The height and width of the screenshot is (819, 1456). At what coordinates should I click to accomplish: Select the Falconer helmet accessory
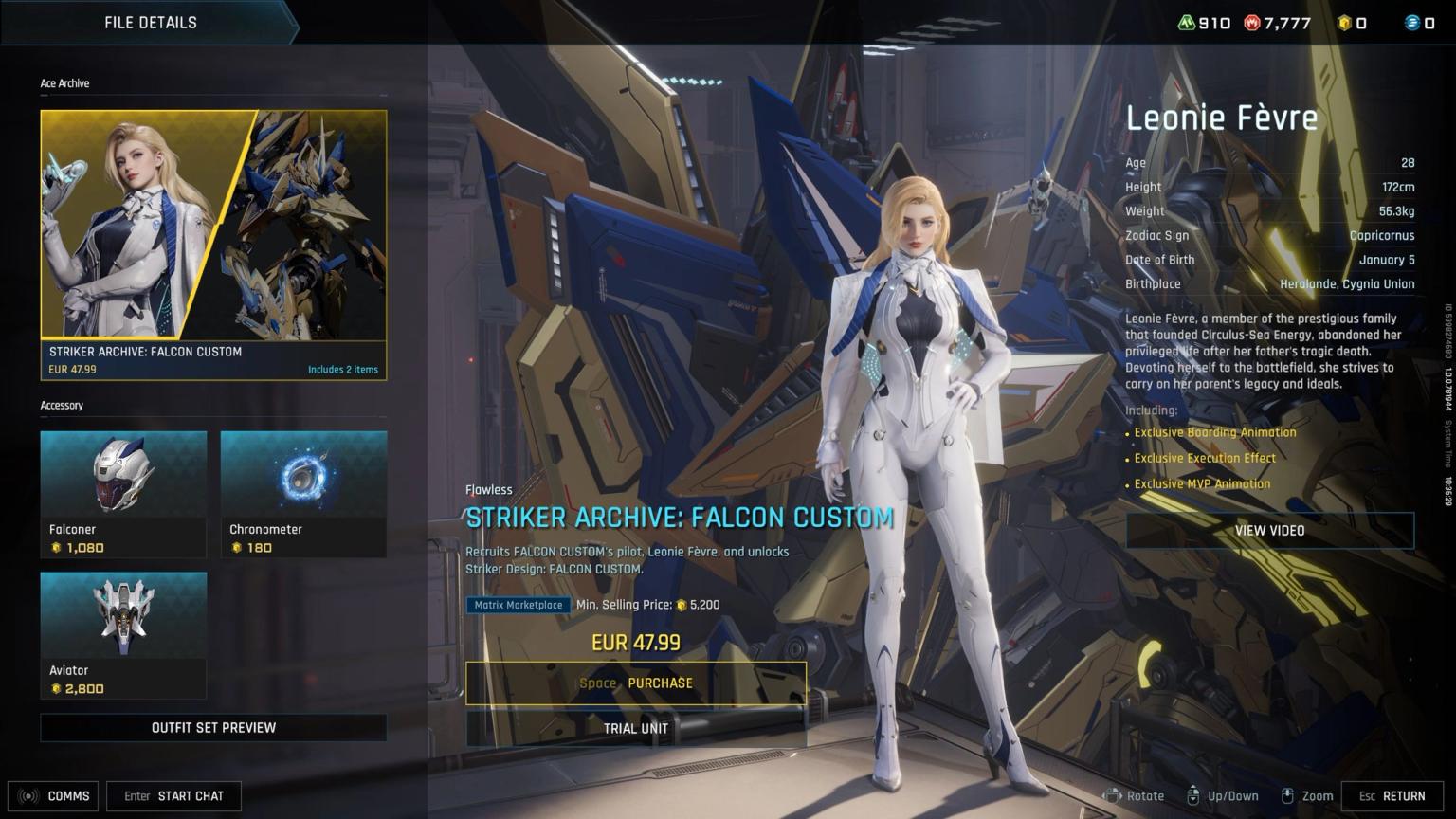(123, 493)
